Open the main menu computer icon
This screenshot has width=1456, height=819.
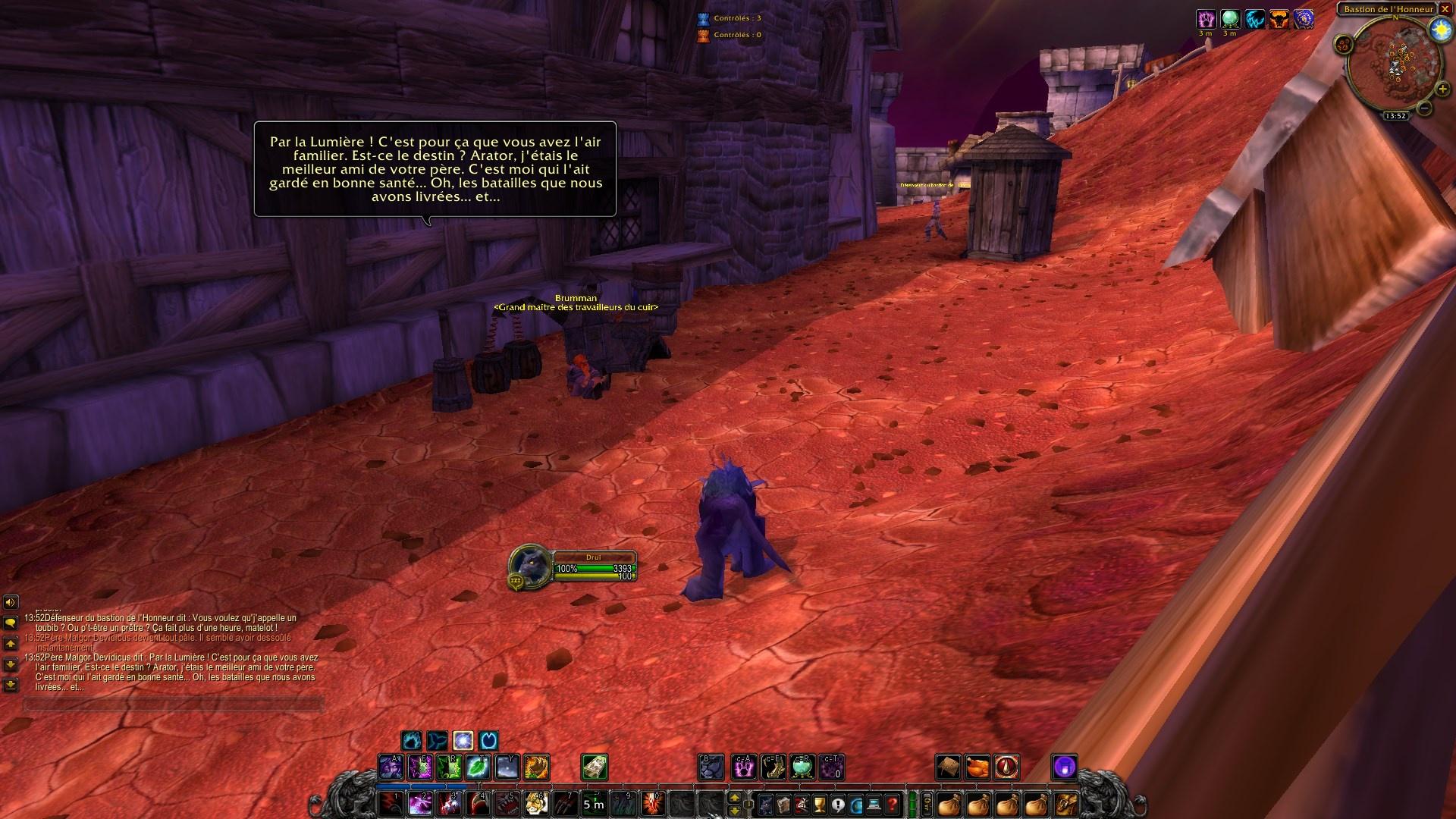tap(874, 805)
